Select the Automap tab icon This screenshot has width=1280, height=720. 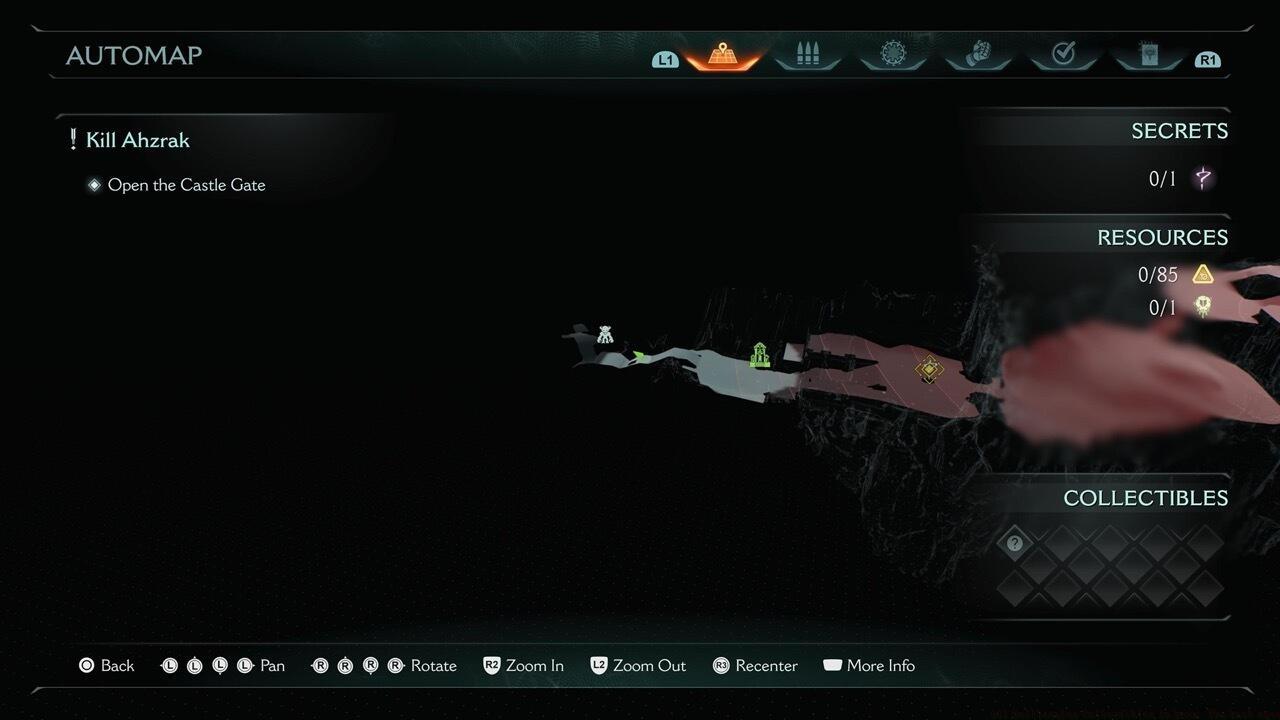pos(722,54)
